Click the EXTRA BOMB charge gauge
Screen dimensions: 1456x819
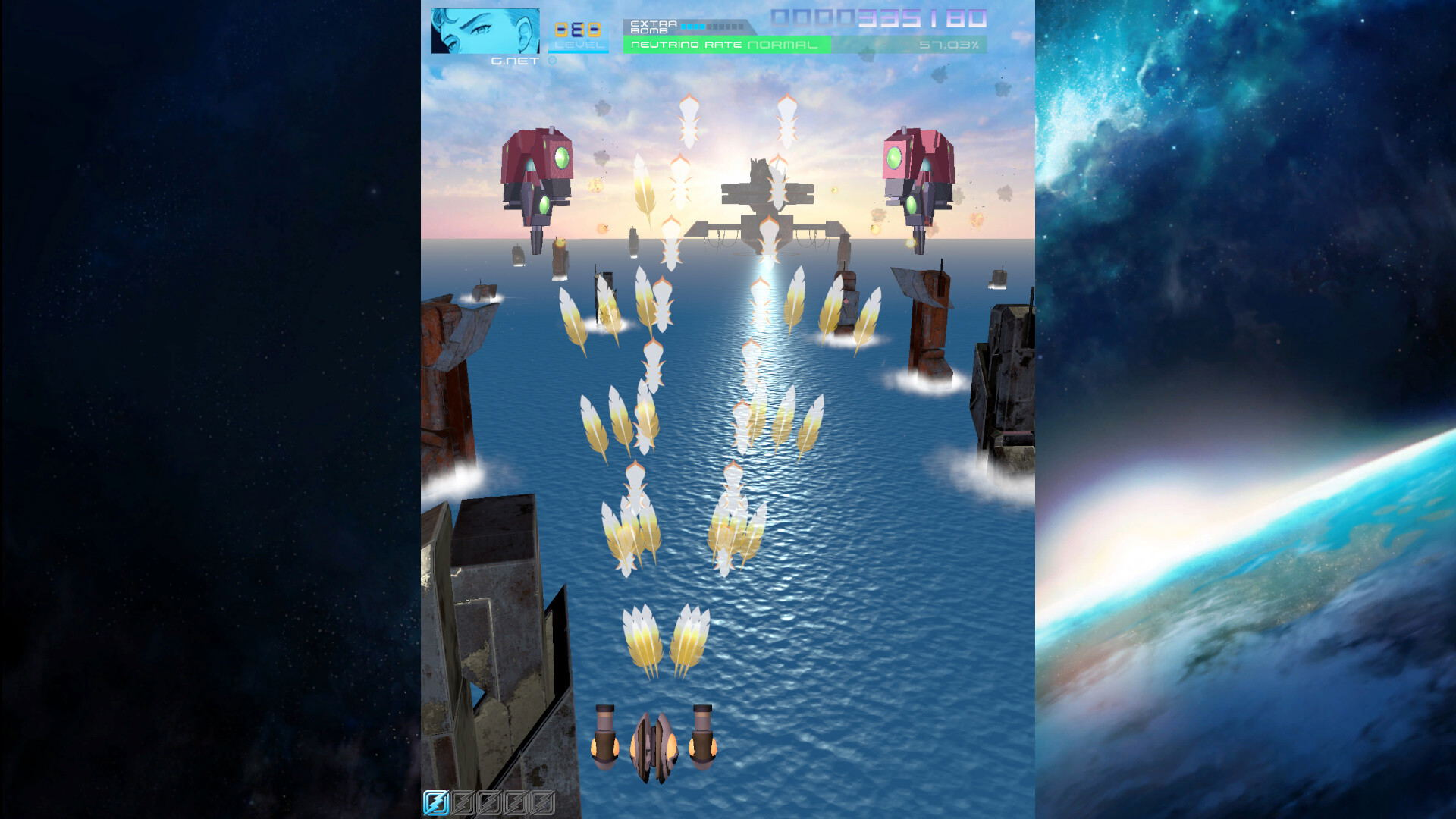coord(711,27)
